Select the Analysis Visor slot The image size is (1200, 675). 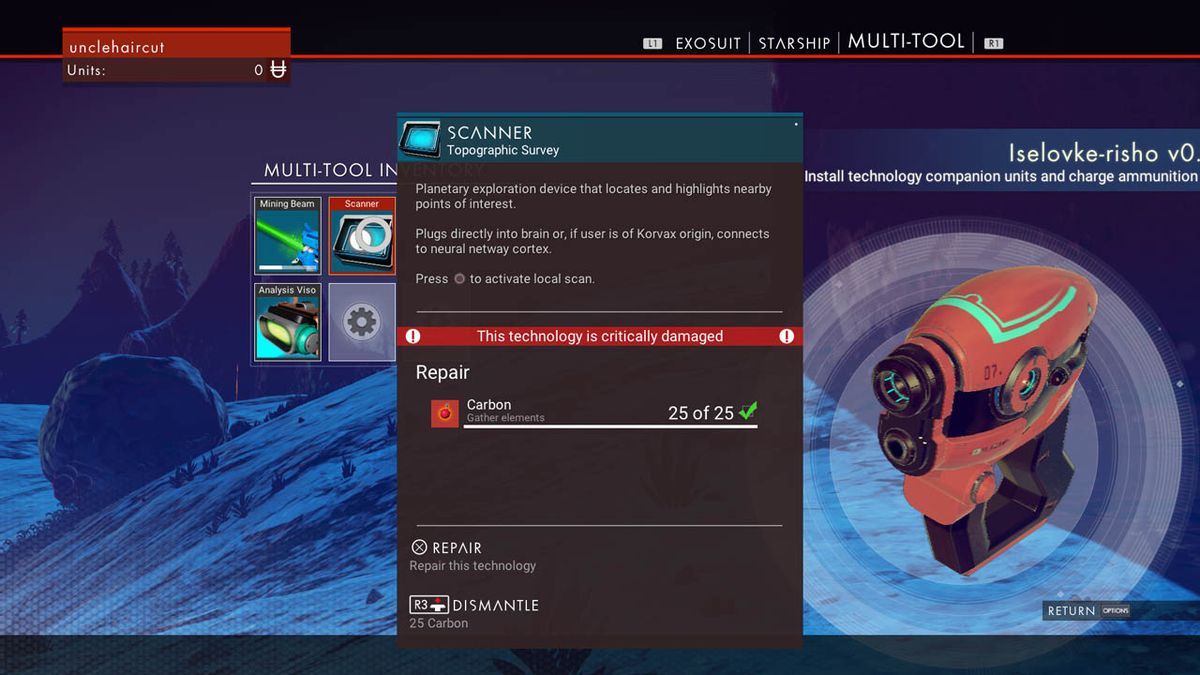[288, 321]
